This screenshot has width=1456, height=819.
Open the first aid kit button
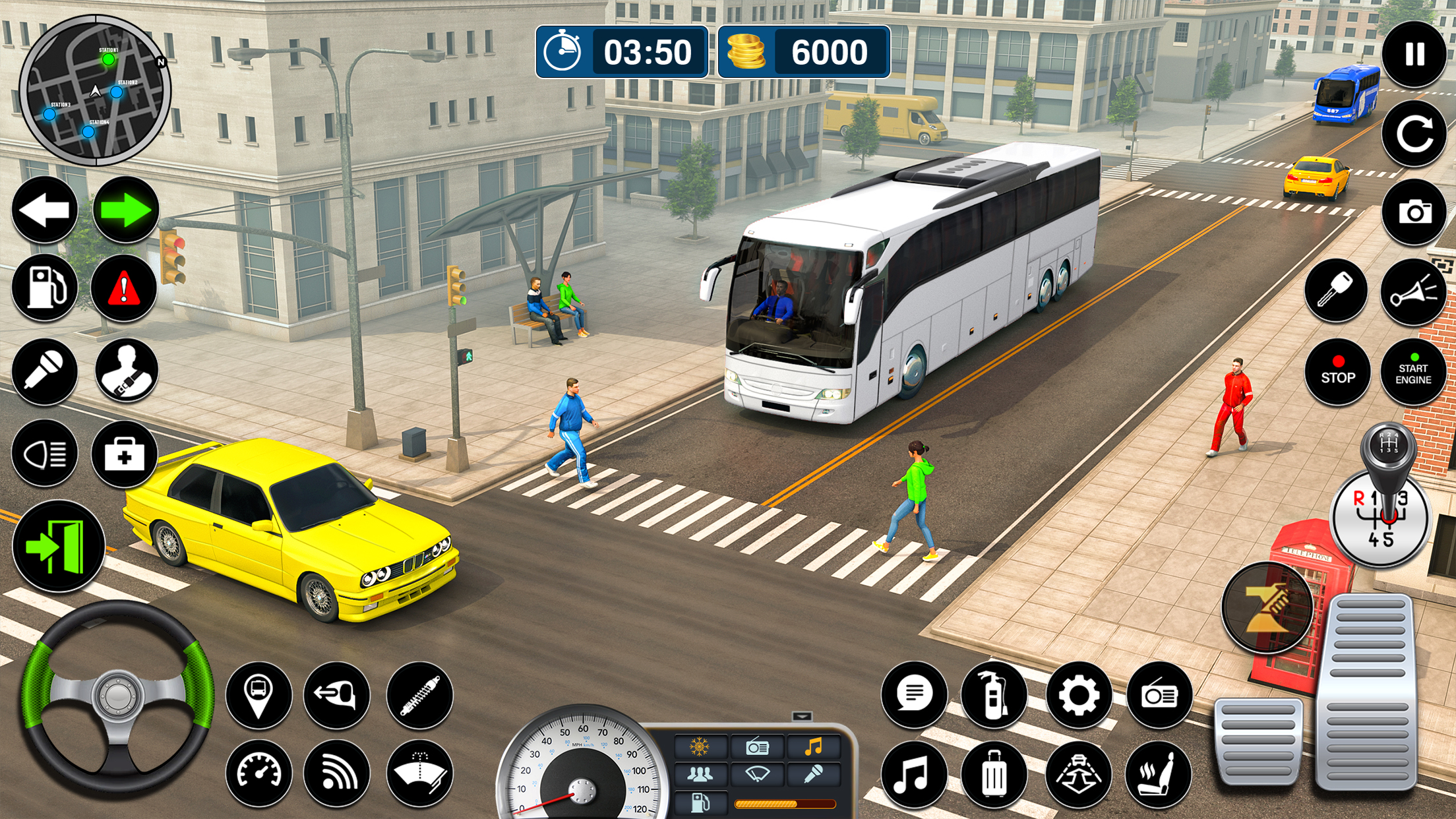(124, 454)
